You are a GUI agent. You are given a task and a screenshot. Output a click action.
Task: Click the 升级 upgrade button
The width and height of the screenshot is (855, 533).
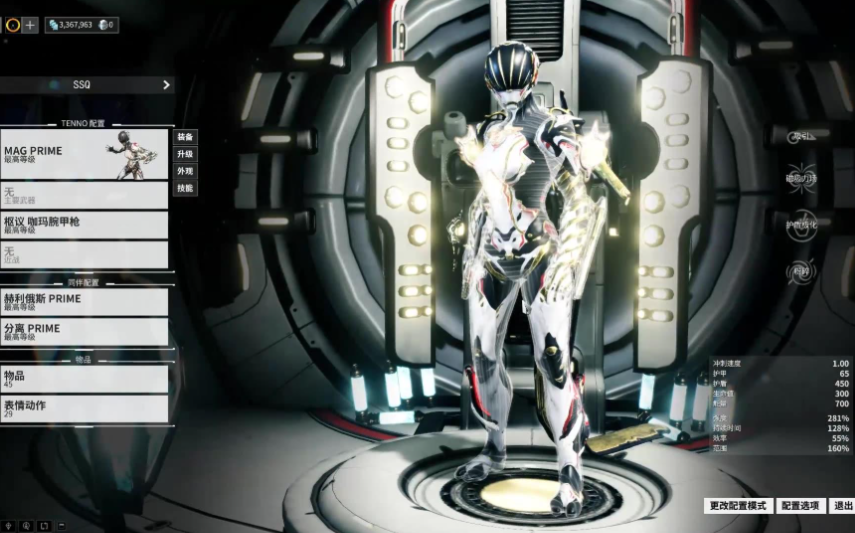tap(185, 154)
